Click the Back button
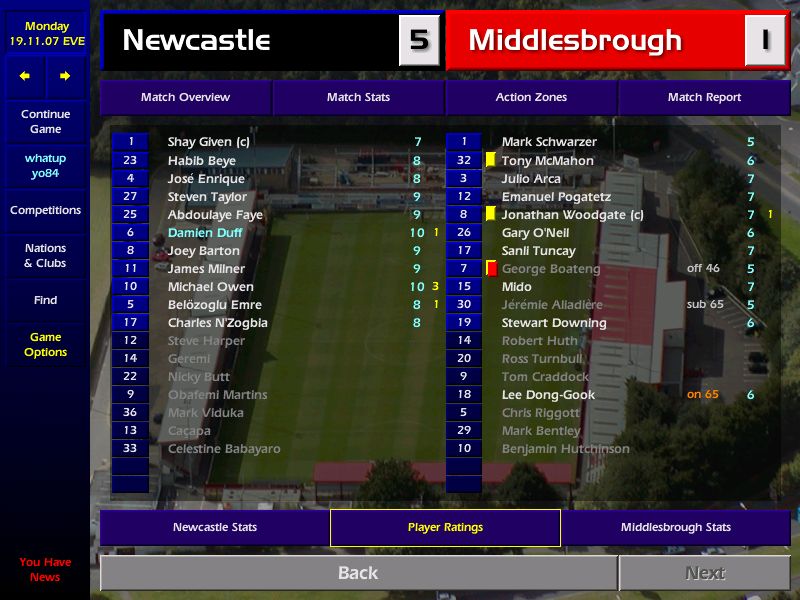 click(358, 573)
